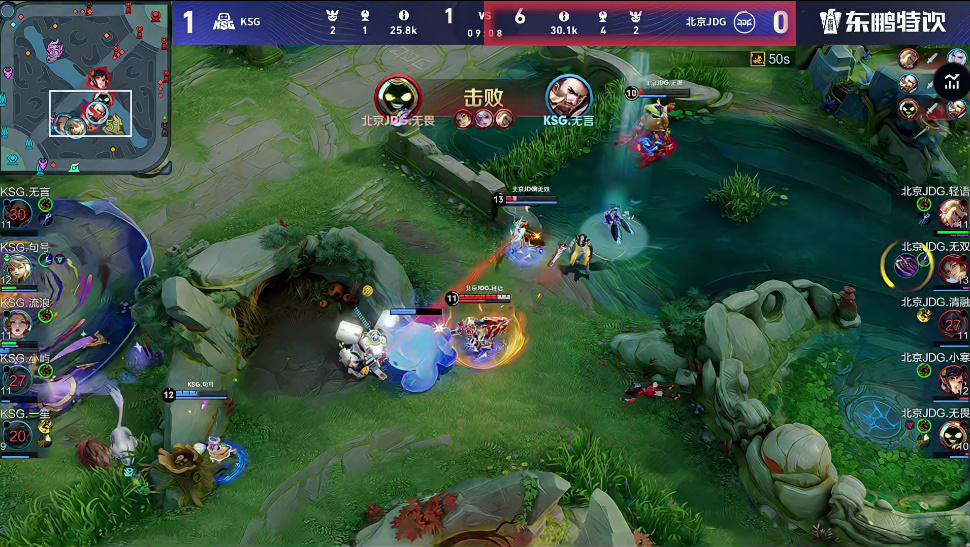
Task: Switch view to 北京JDG.清融
Action: (x=953, y=324)
